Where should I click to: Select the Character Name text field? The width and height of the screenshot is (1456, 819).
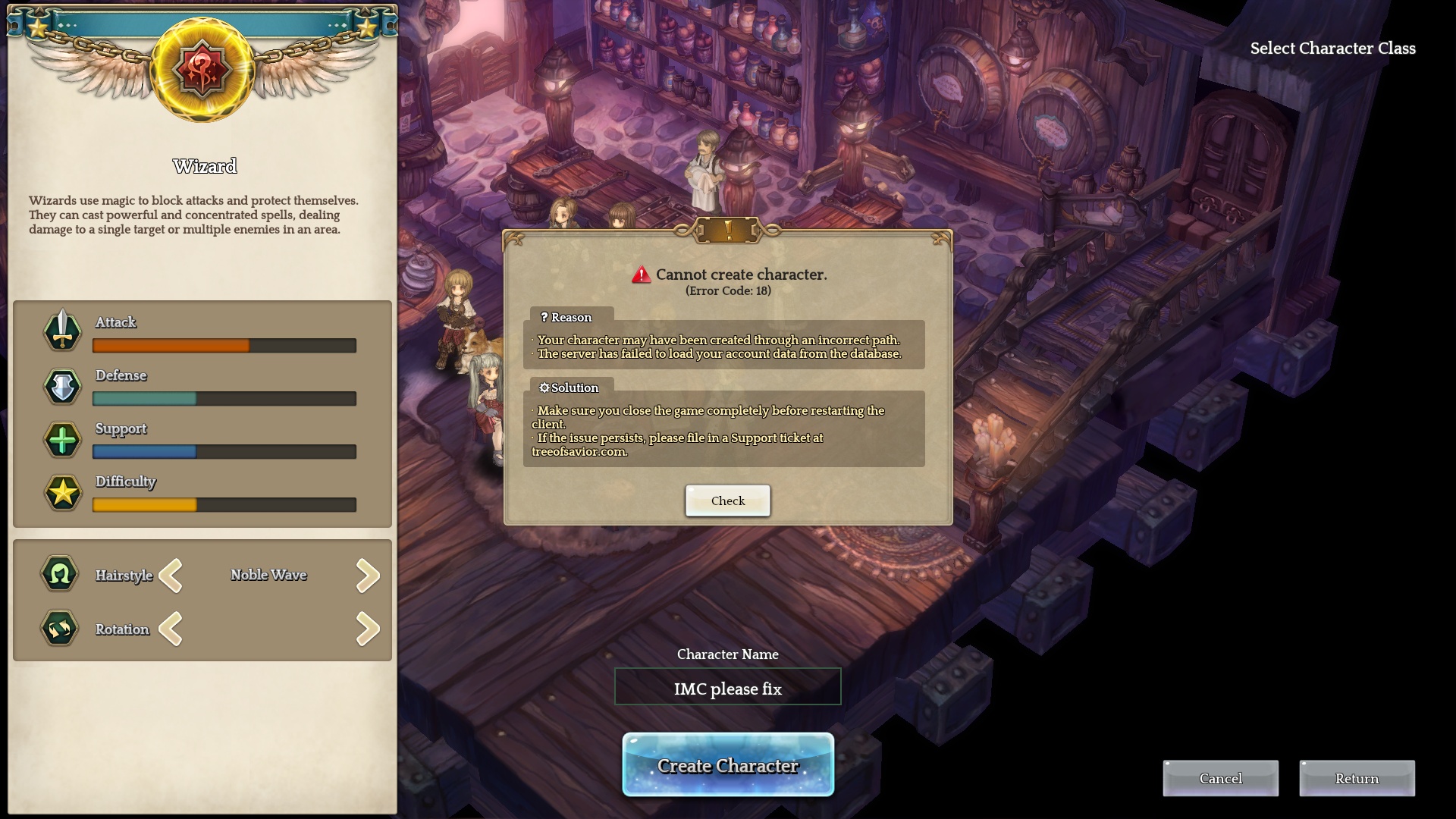(728, 687)
